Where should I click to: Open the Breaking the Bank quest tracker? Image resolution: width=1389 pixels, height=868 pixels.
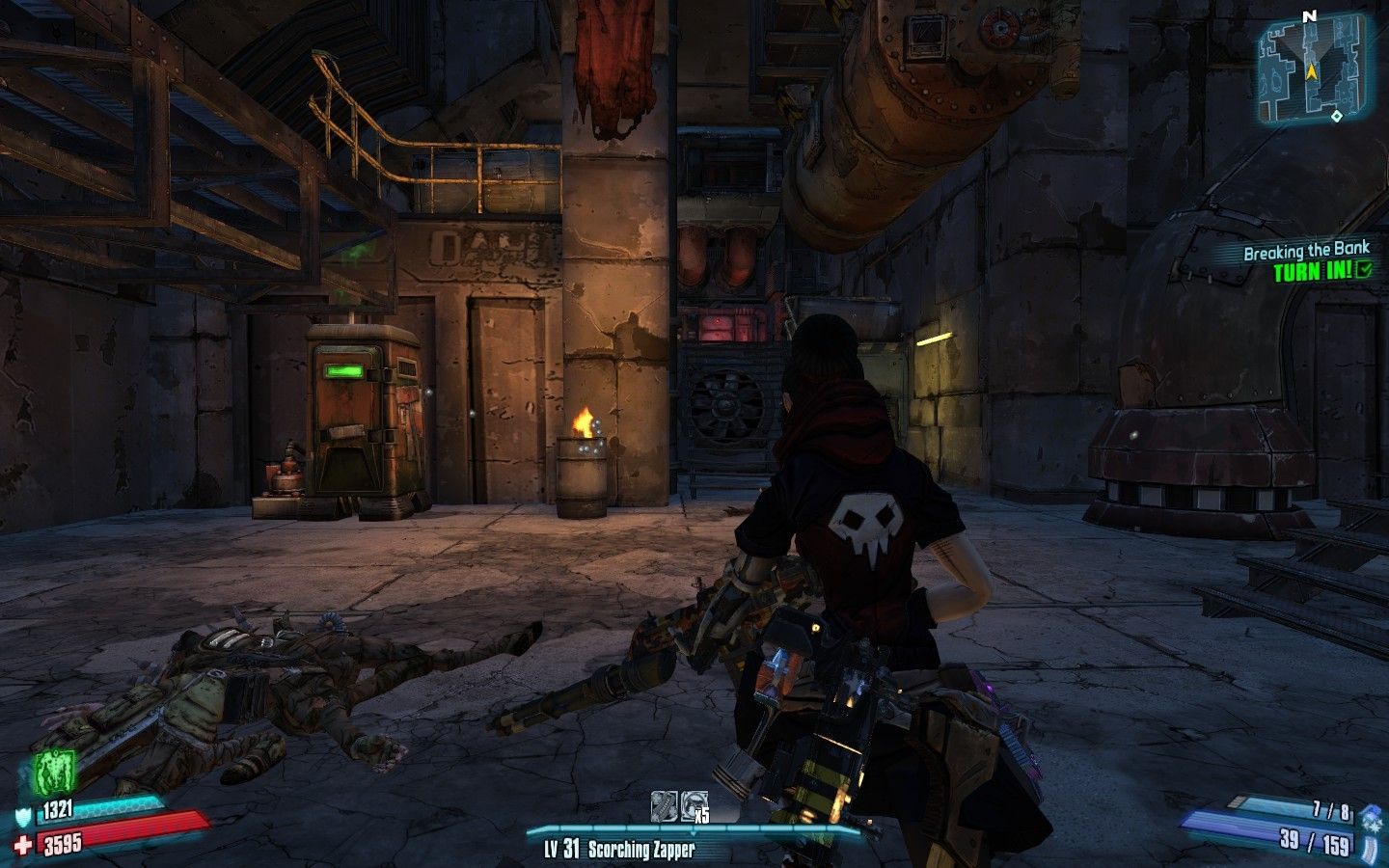coord(1306,261)
